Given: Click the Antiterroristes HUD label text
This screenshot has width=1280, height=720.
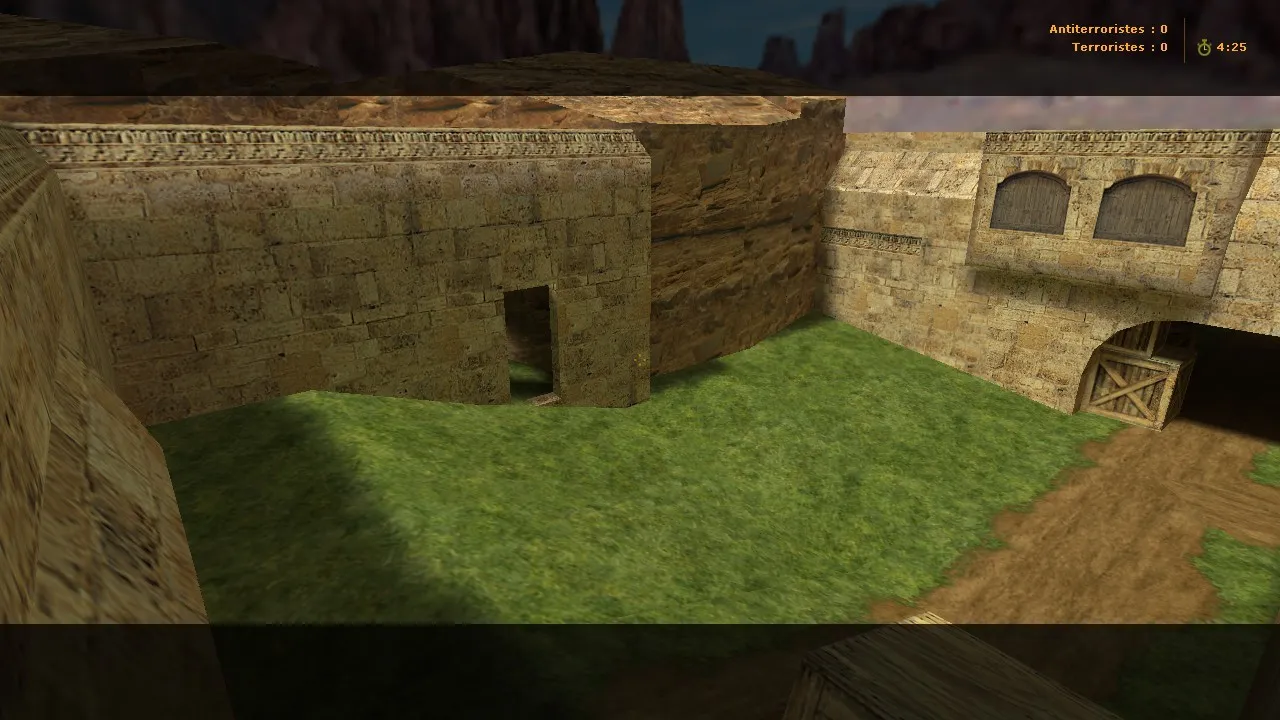Looking at the screenshot, I should [x=1098, y=29].
